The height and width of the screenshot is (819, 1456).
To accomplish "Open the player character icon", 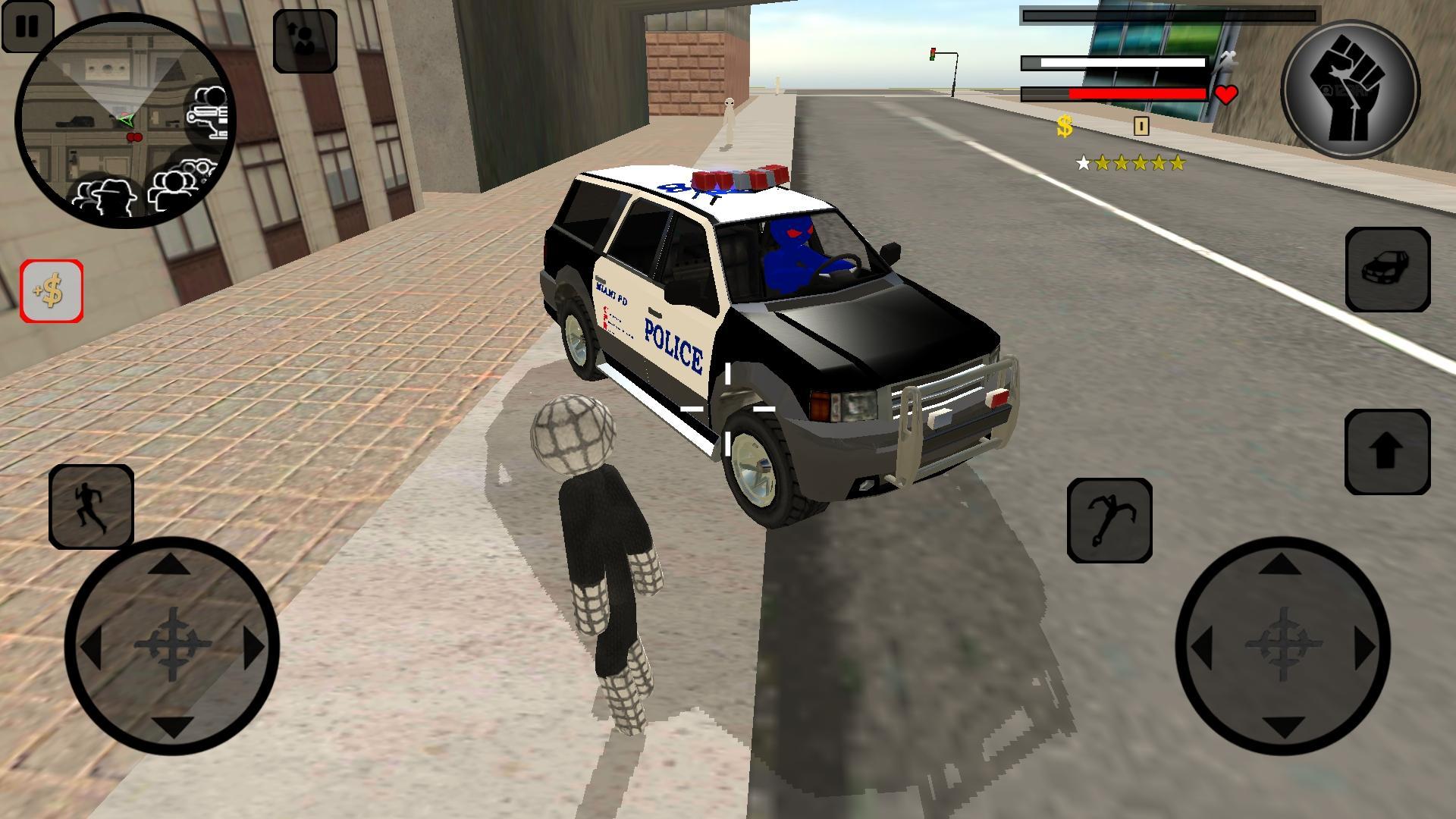I will (x=306, y=42).
